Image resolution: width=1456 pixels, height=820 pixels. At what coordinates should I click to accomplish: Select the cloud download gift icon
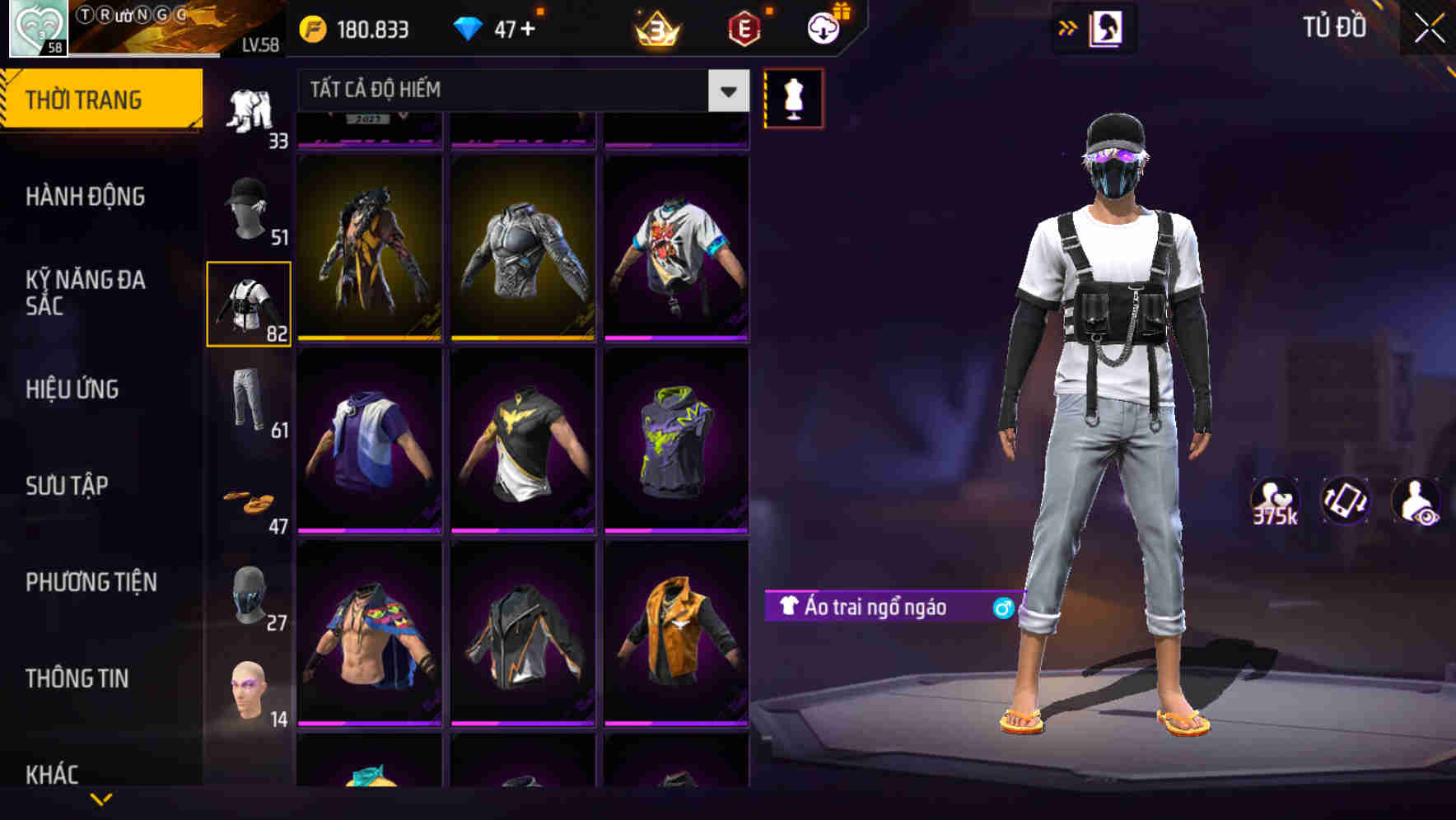coord(821,27)
